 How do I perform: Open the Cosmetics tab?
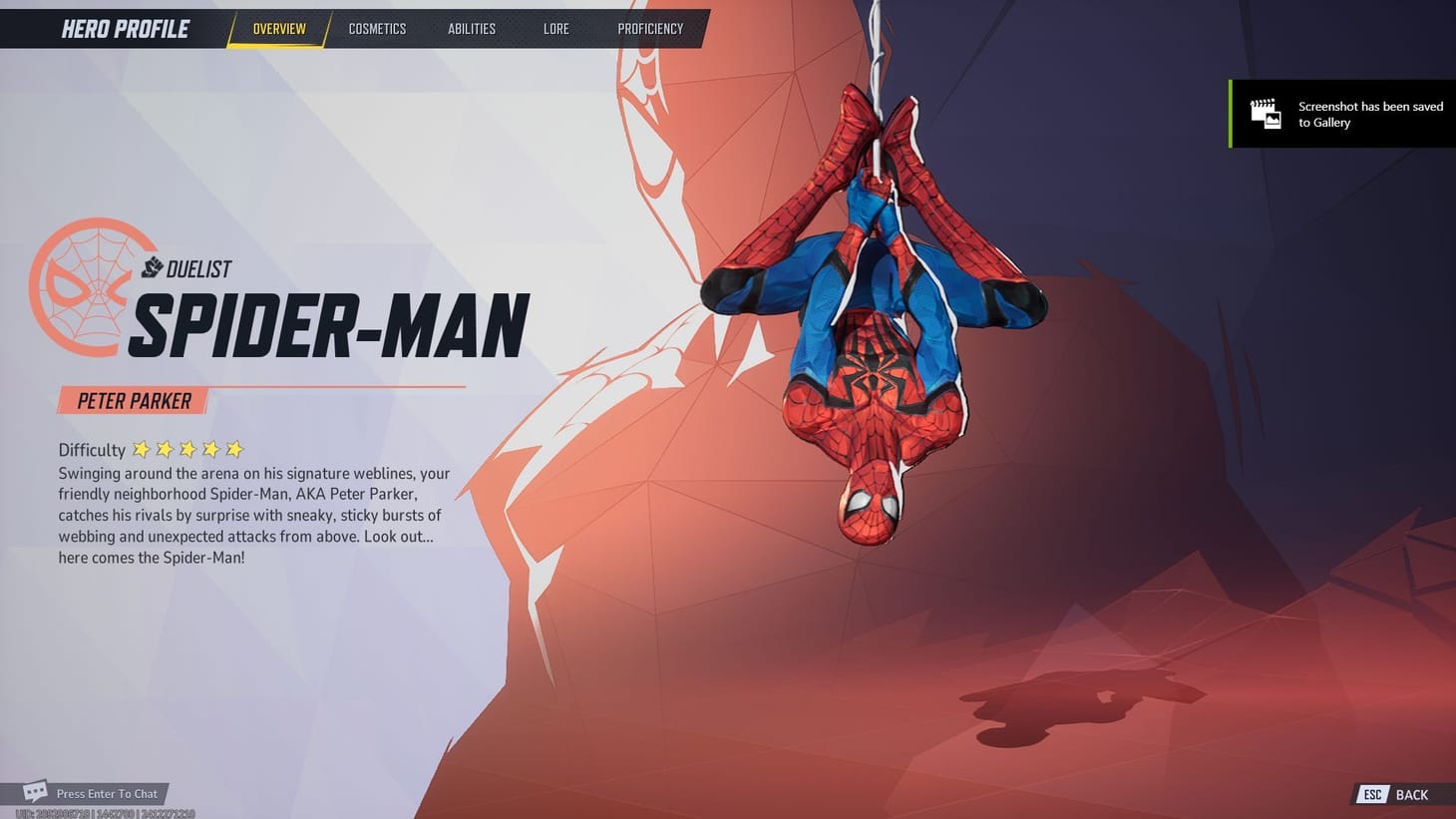pyautogui.click(x=377, y=28)
